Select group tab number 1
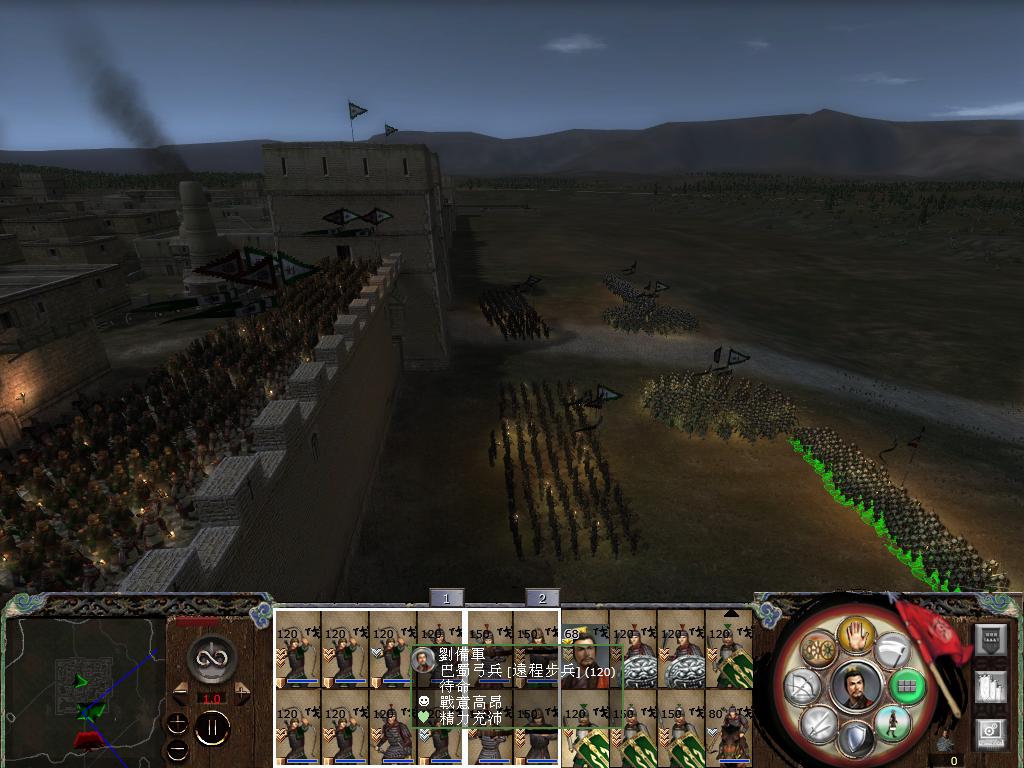The height and width of the screenshot is (768, 1024). pyautogui.click(x=446, y=598)
